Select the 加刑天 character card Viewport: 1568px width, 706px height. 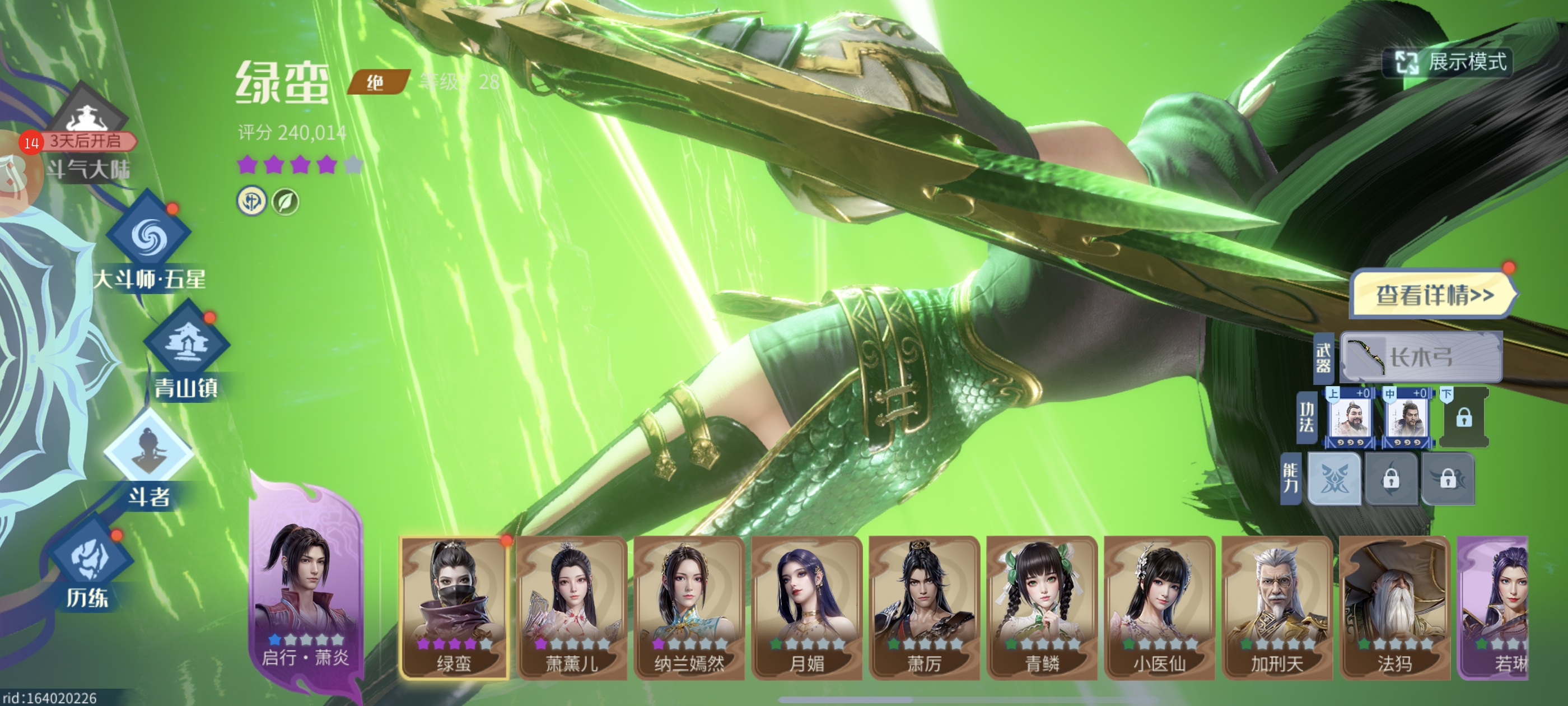click(x=1276, y=607)
